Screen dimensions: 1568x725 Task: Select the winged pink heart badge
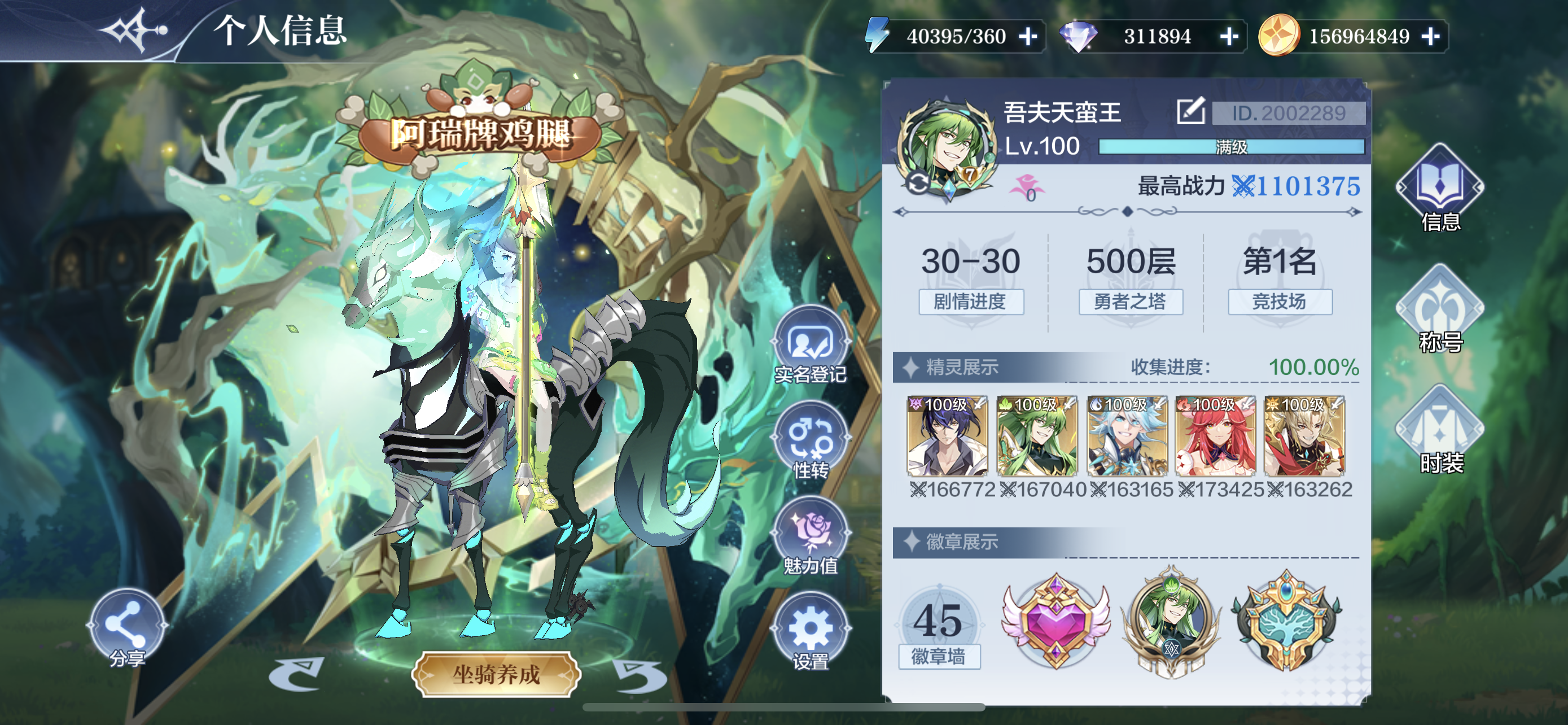click(1056, 621)
